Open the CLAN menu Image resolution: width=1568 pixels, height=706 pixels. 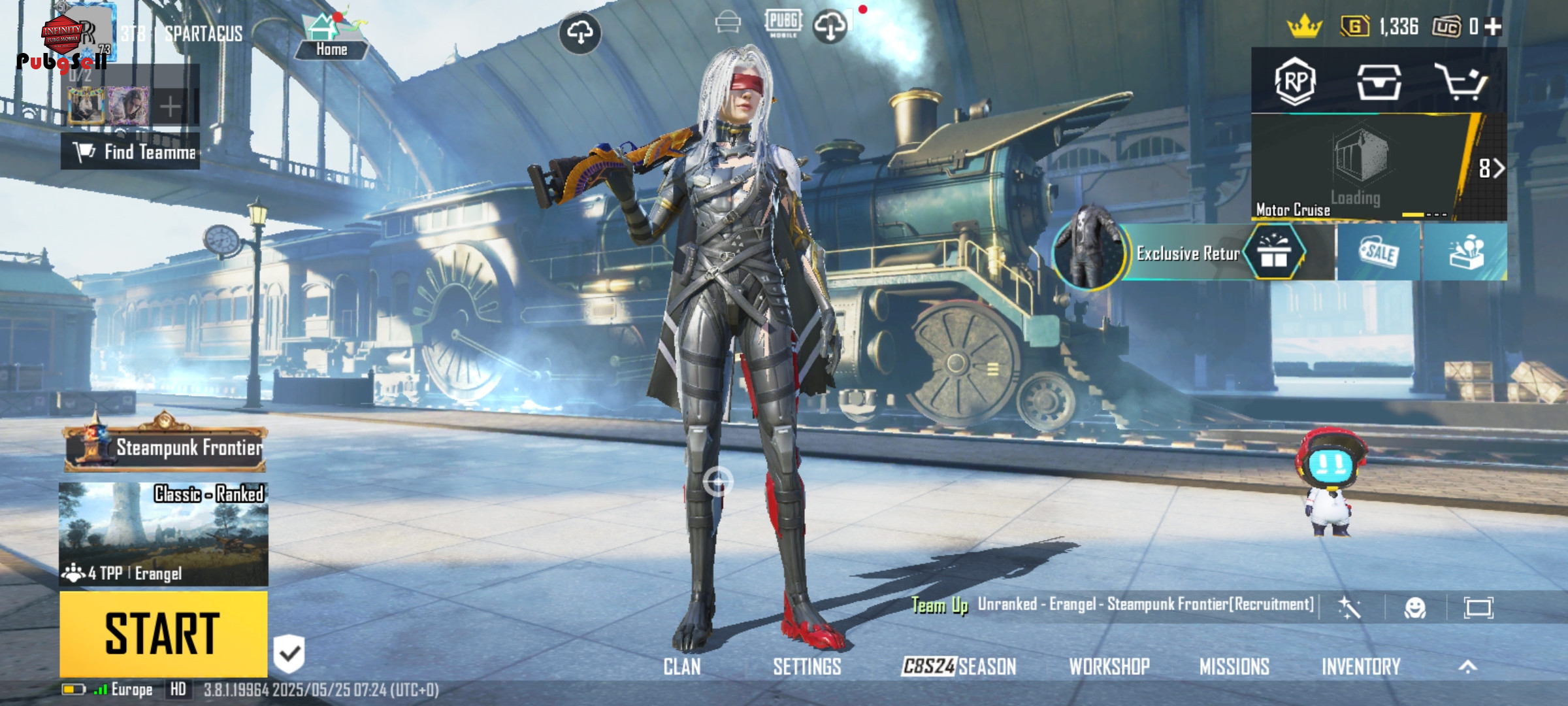pos(681,667)
